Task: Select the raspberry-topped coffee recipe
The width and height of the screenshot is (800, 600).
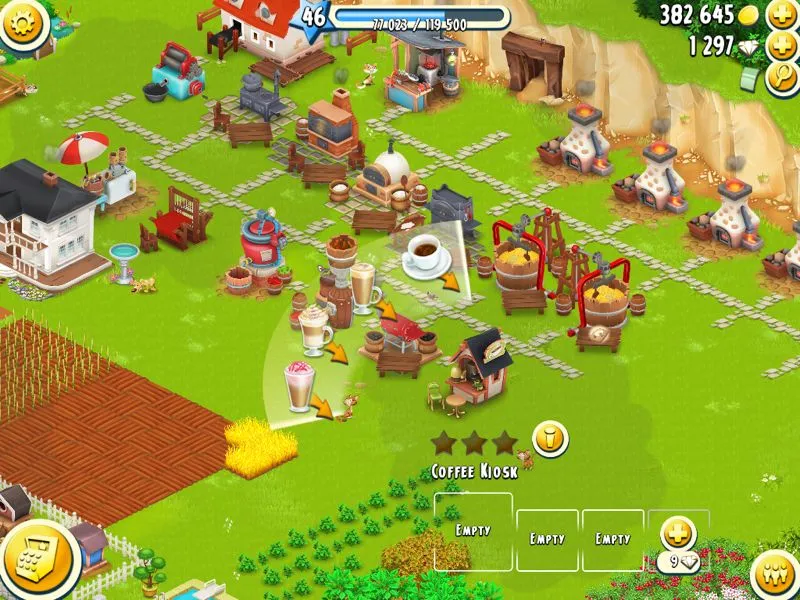Action: pos(300,386)
